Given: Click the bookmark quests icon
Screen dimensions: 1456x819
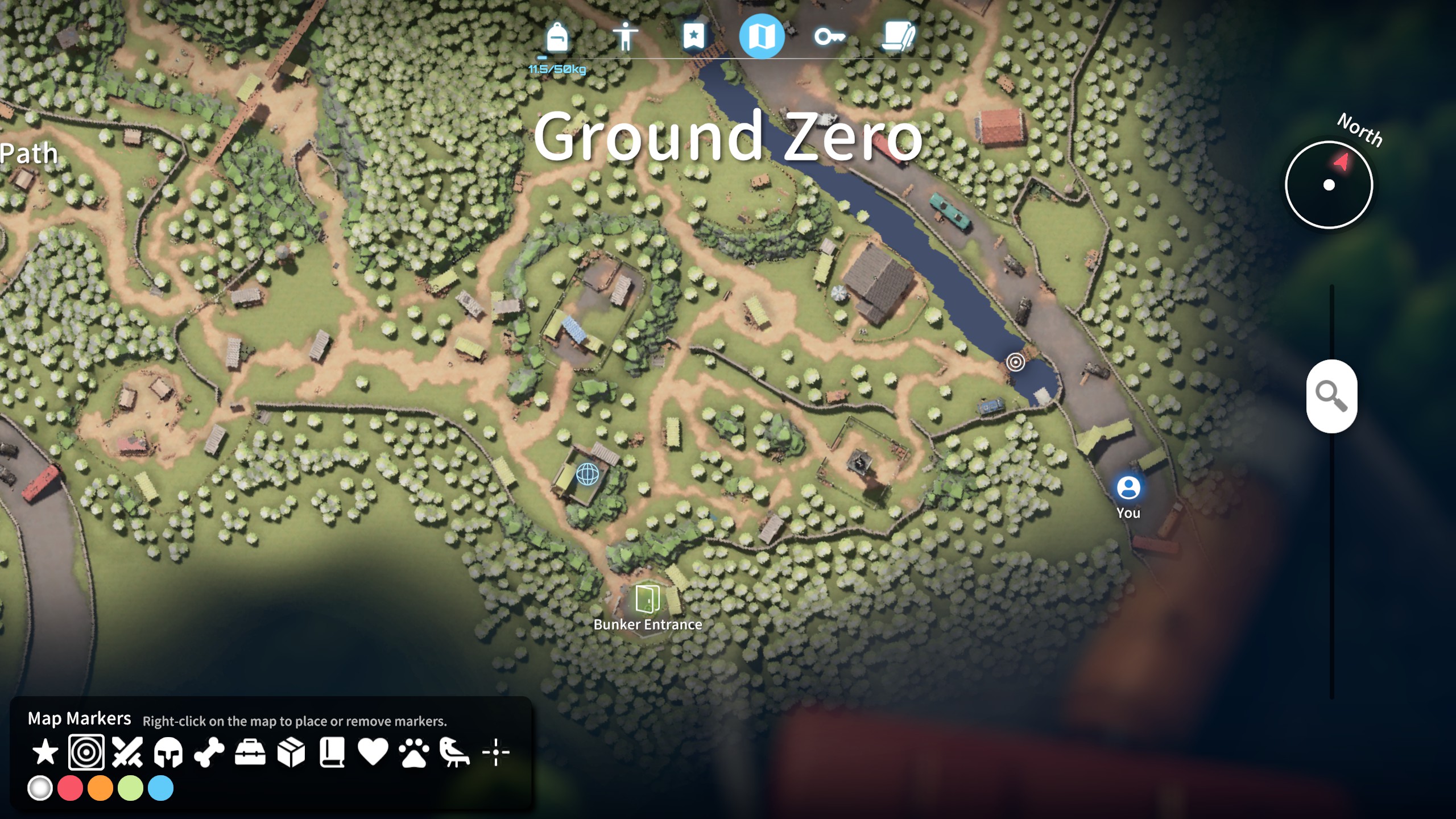Looking at the screenshot, I should (x=694, y=36).
